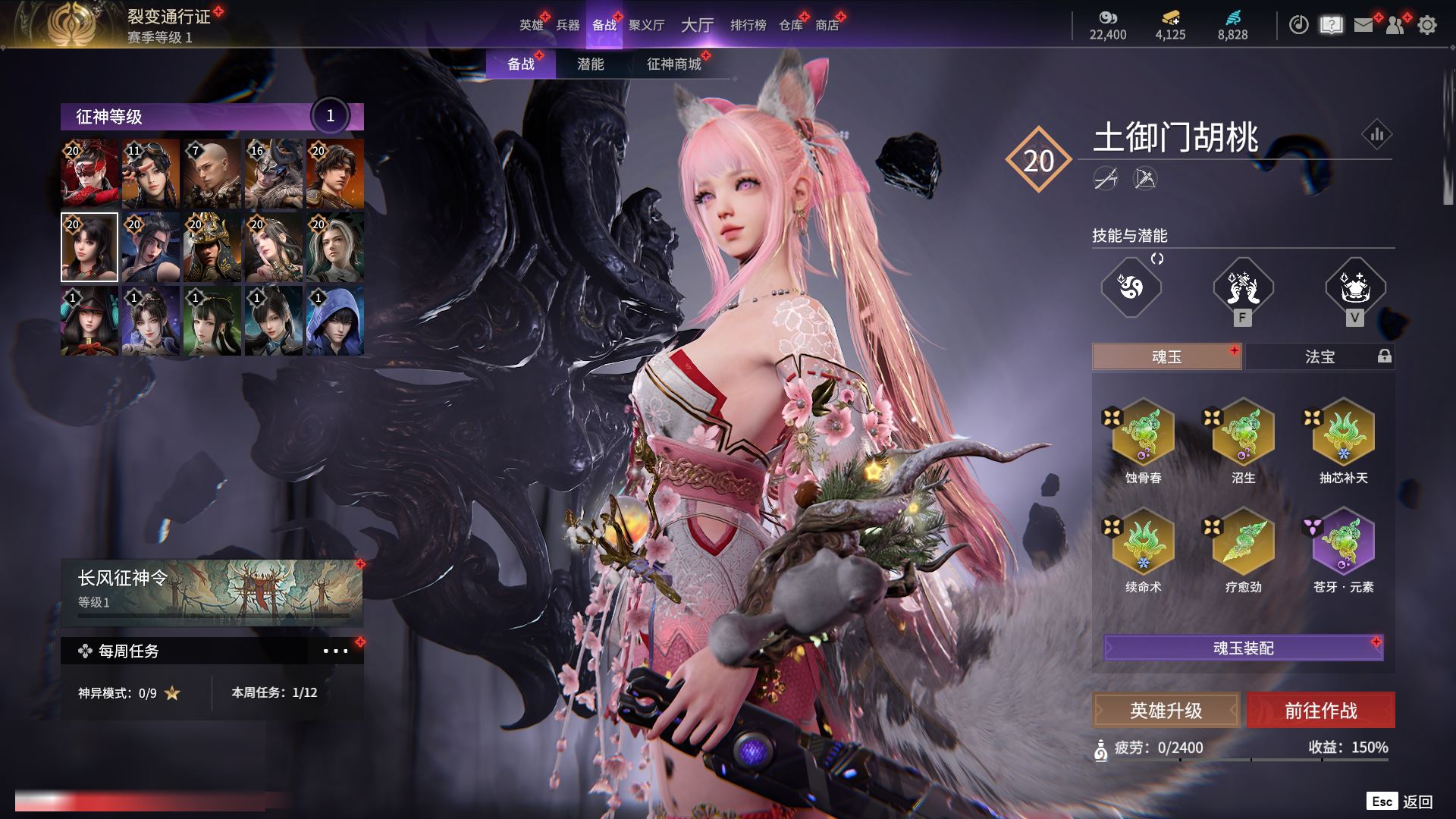Open the settings gear icon
Image resolution: width=1456 pixels, height=819 pixels.
coord(1426,25)
